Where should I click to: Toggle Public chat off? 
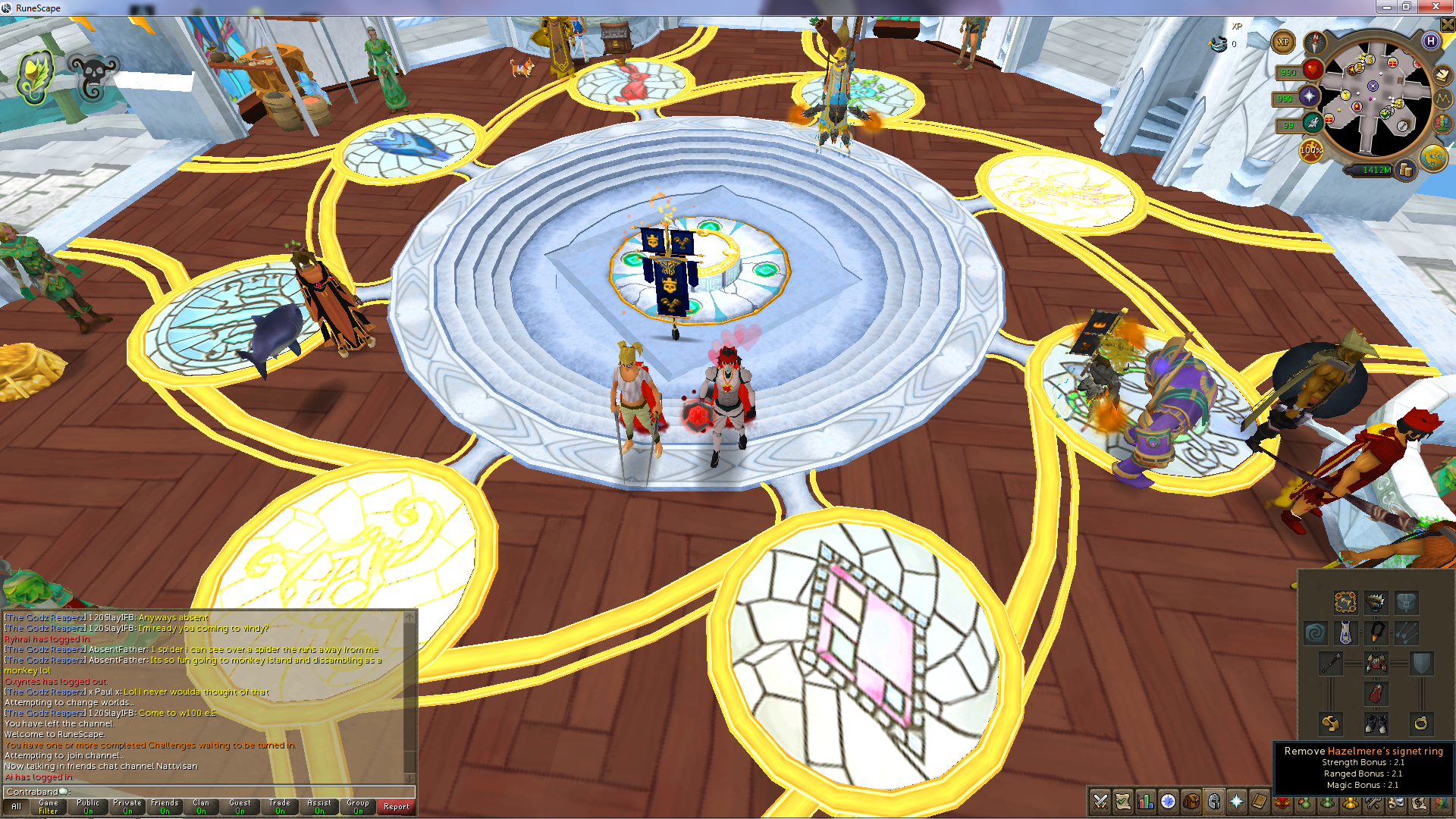87,808
